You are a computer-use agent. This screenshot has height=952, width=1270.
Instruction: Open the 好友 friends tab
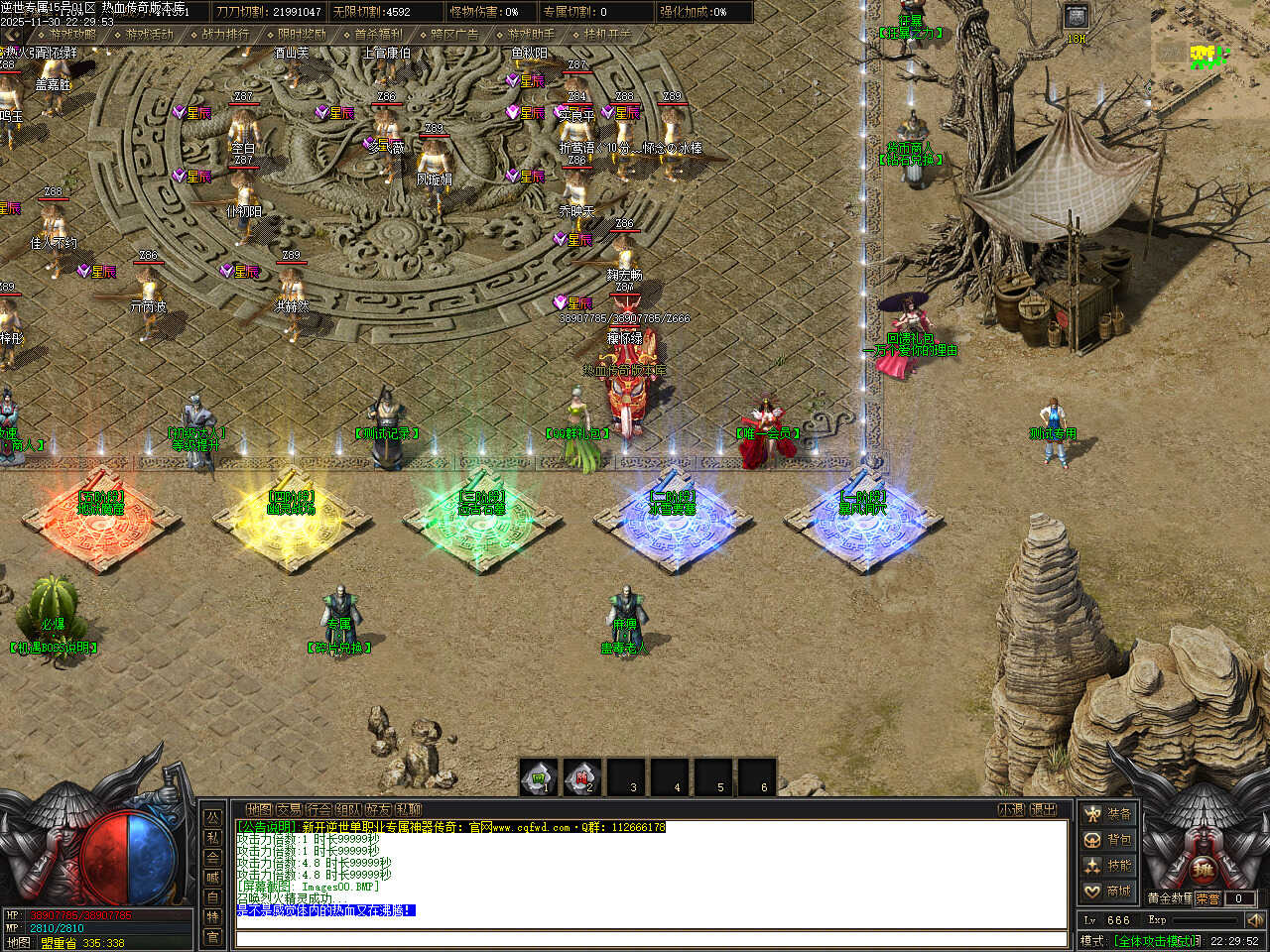click(x=378, y=810)
